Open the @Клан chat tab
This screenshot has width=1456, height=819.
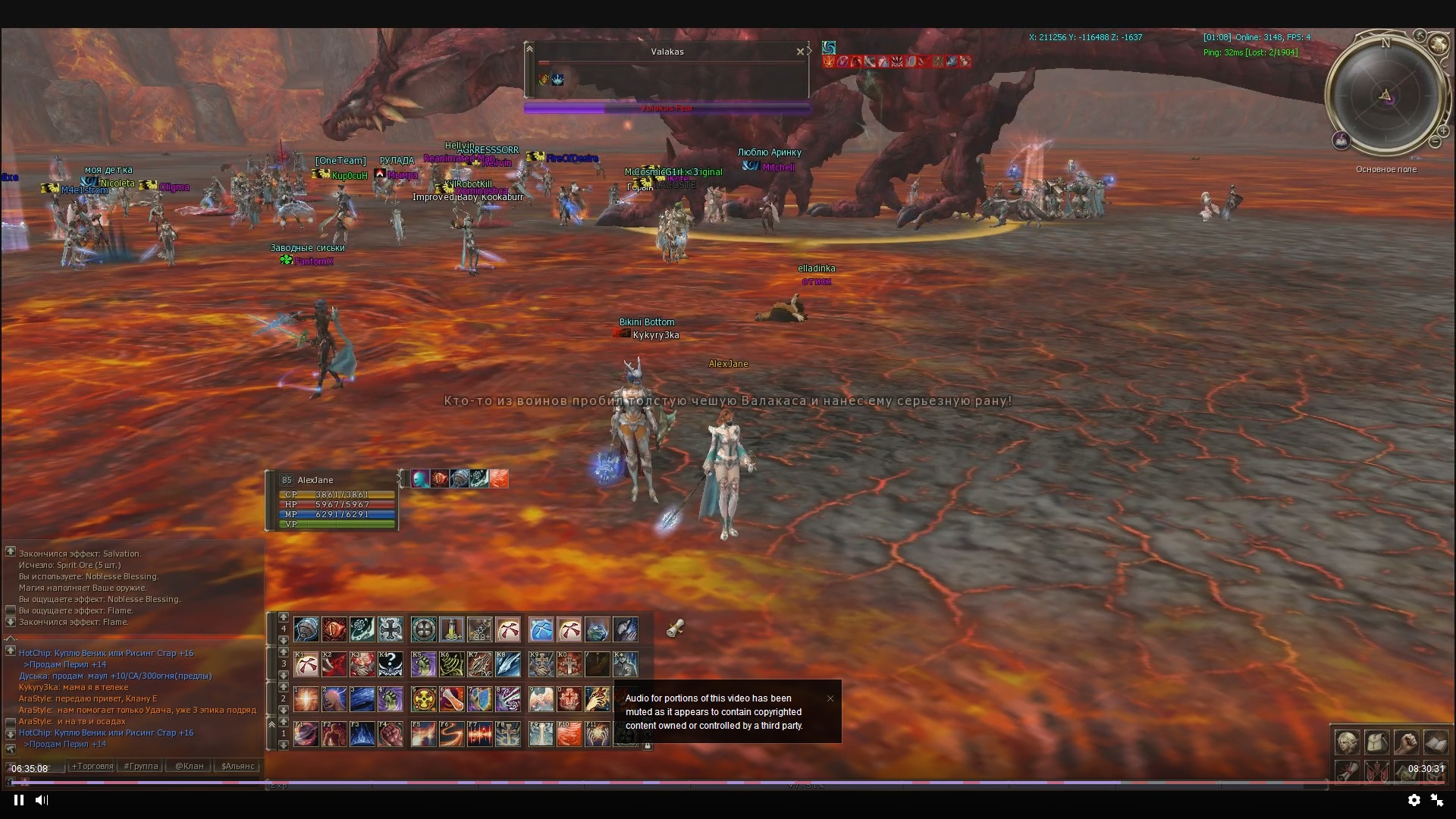[189, 766]
